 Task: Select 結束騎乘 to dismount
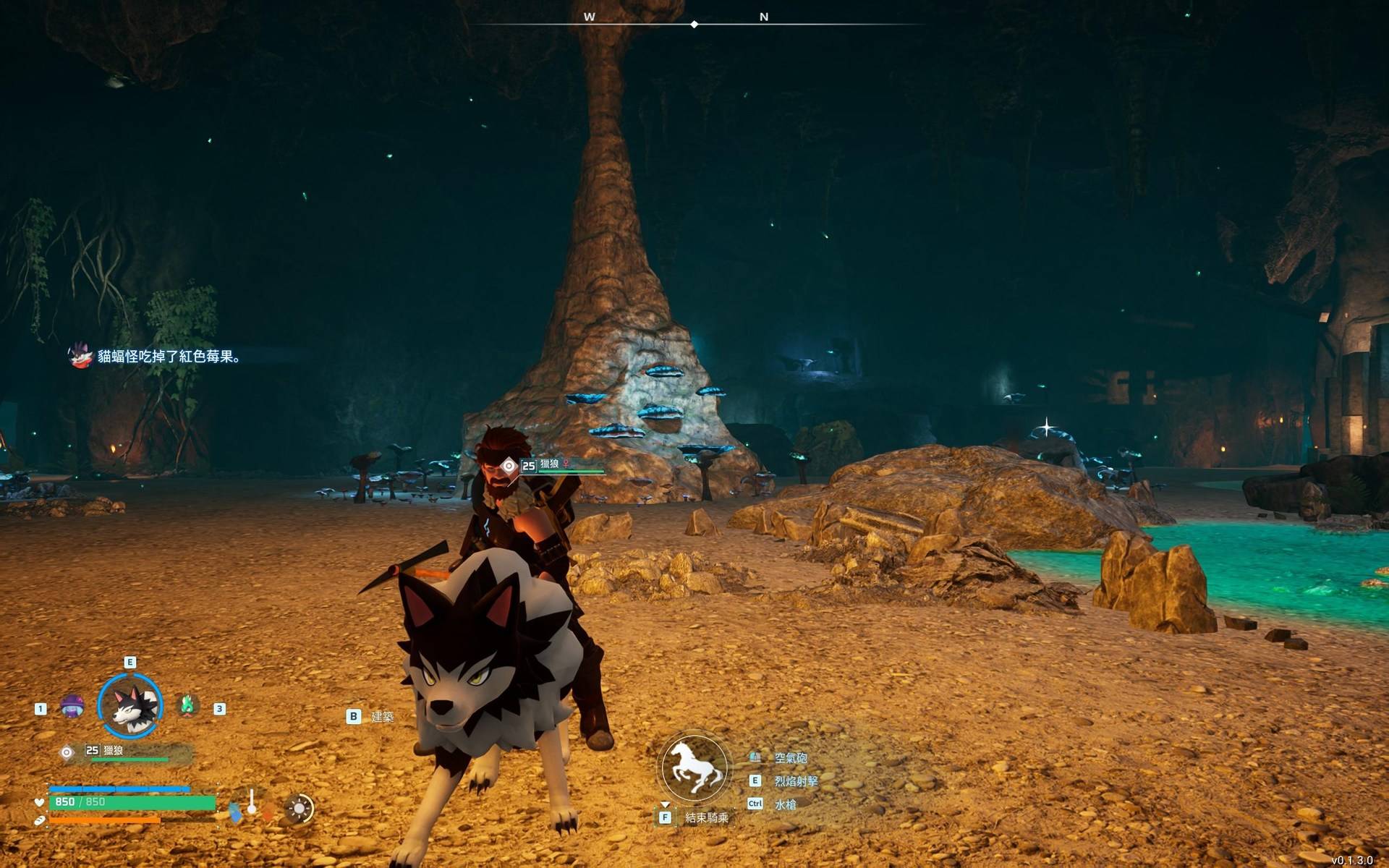pos(706,818)
